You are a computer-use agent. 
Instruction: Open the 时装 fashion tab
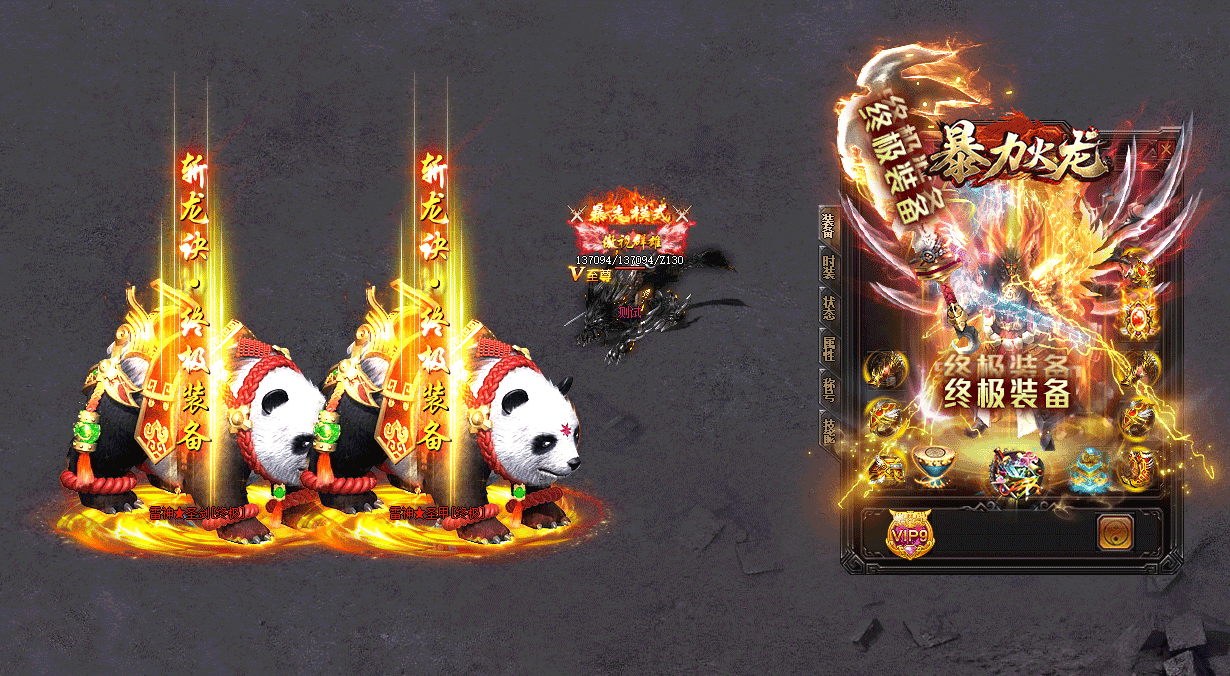click(829, 267)
